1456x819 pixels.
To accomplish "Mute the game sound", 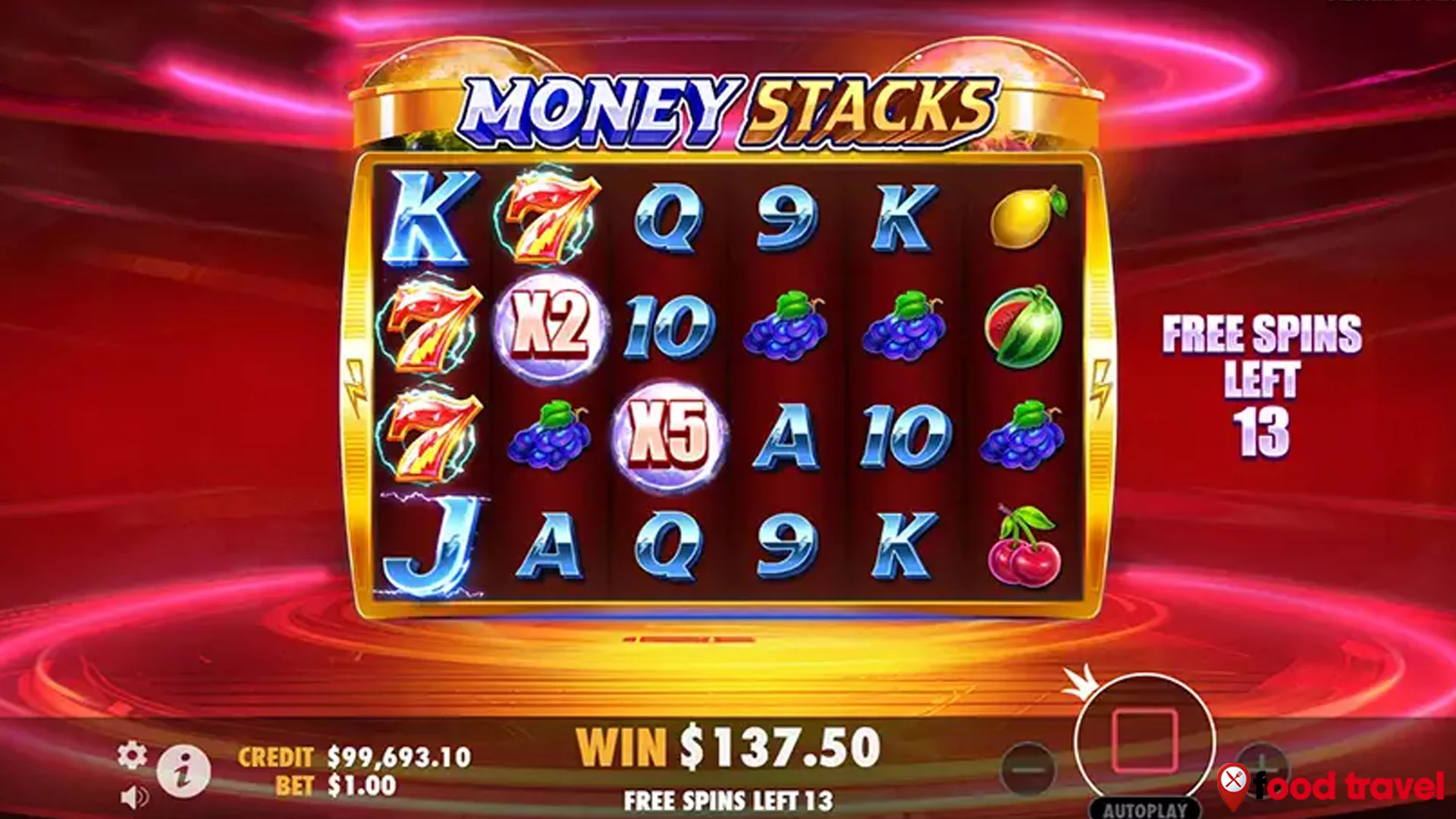I will [x=135, y=798].
